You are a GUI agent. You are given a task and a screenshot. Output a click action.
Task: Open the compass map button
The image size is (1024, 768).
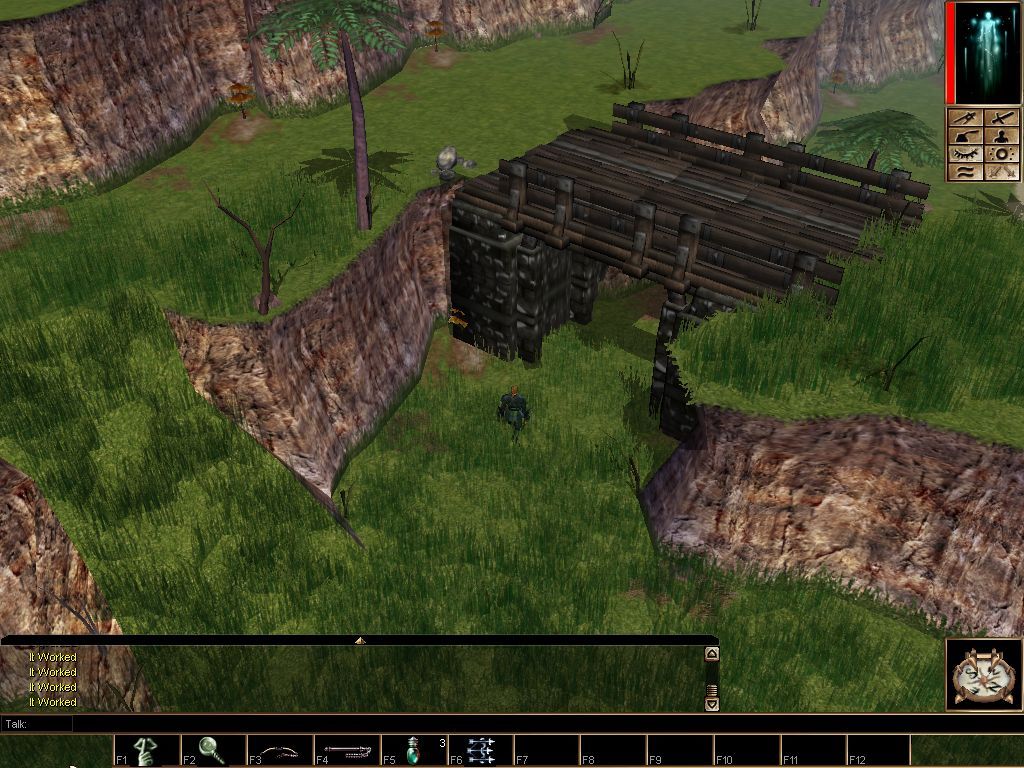pyautogui.click(x=984, y=675)
